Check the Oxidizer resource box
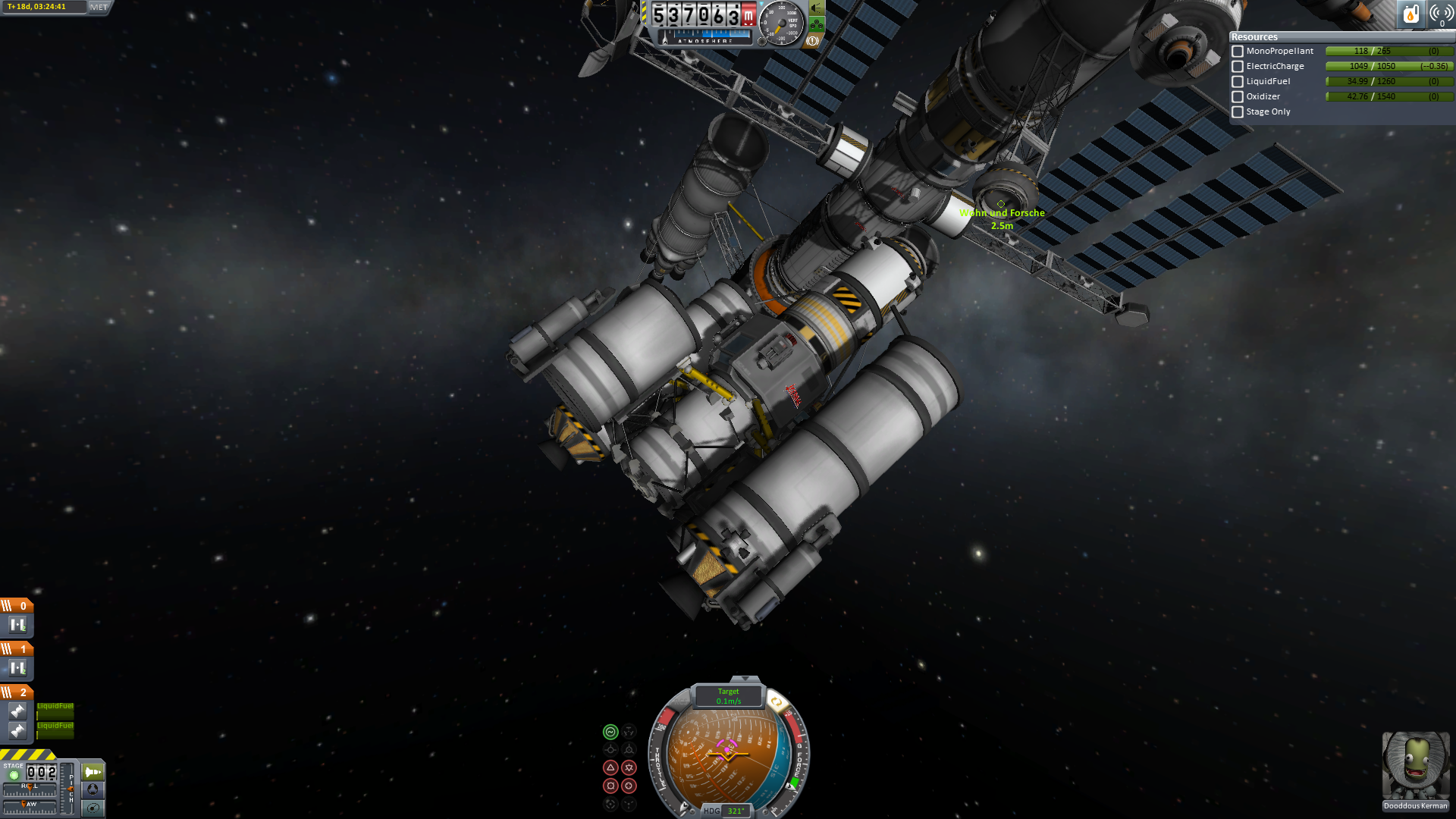Image resolution: width=1456 pixels, height=819 pixels. (x=1238, y=97)
